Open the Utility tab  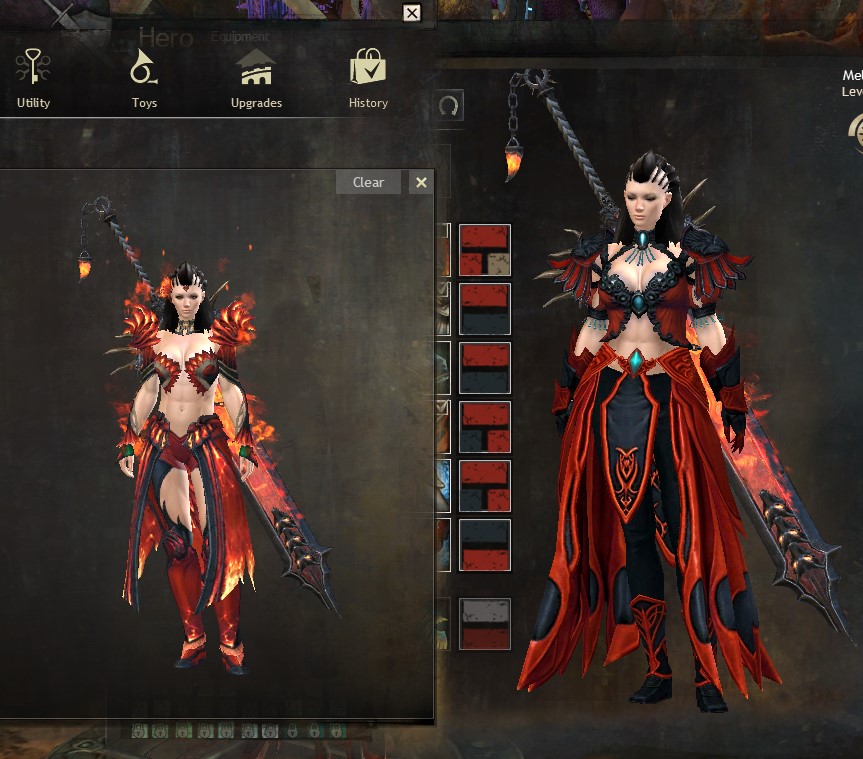[33, 79]
